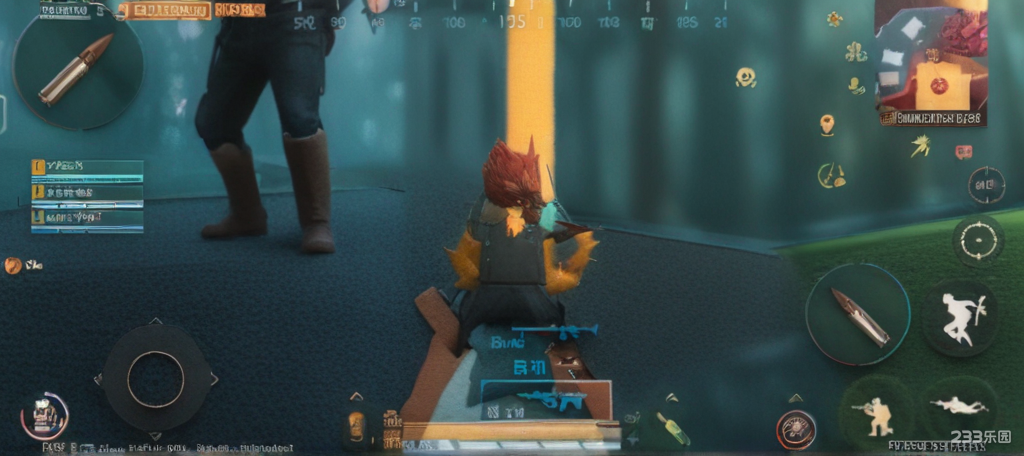Select the upper rifle weapon icon

click(x=555, y=331)
